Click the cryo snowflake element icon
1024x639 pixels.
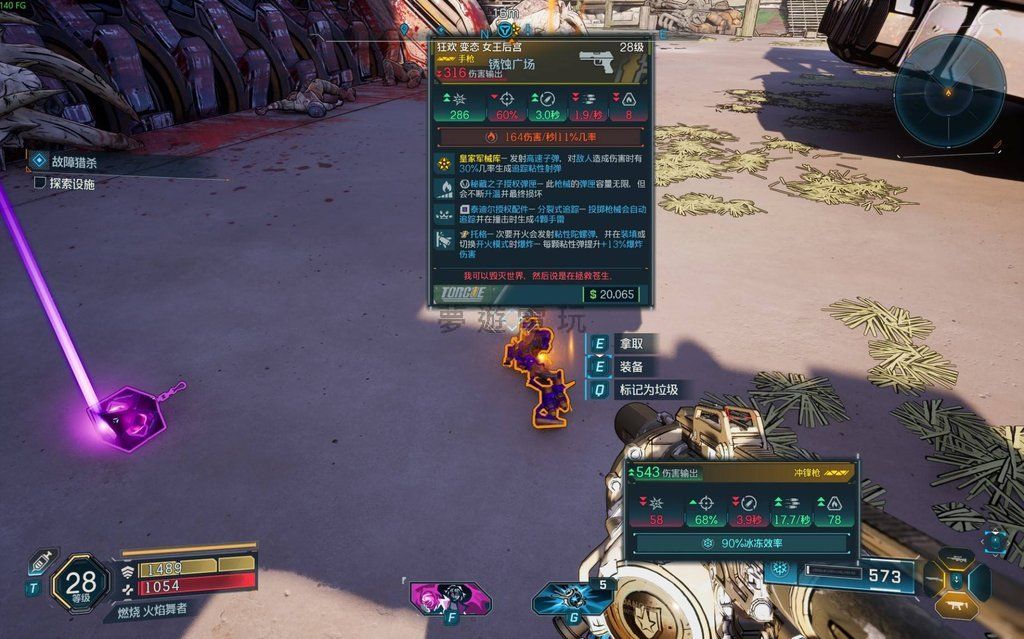(x=779, y=571)
